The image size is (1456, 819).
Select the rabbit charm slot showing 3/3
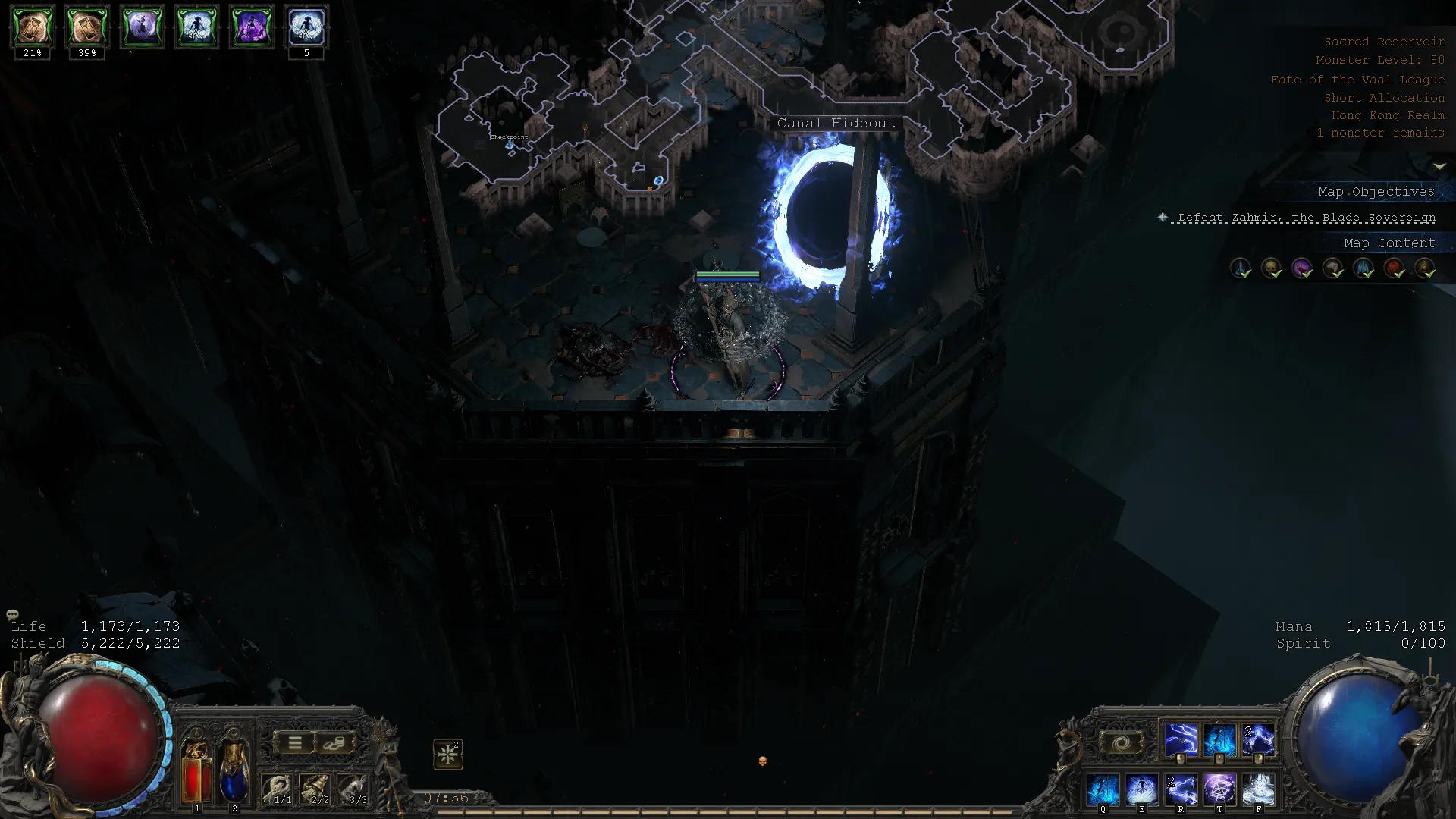point(353,789)
